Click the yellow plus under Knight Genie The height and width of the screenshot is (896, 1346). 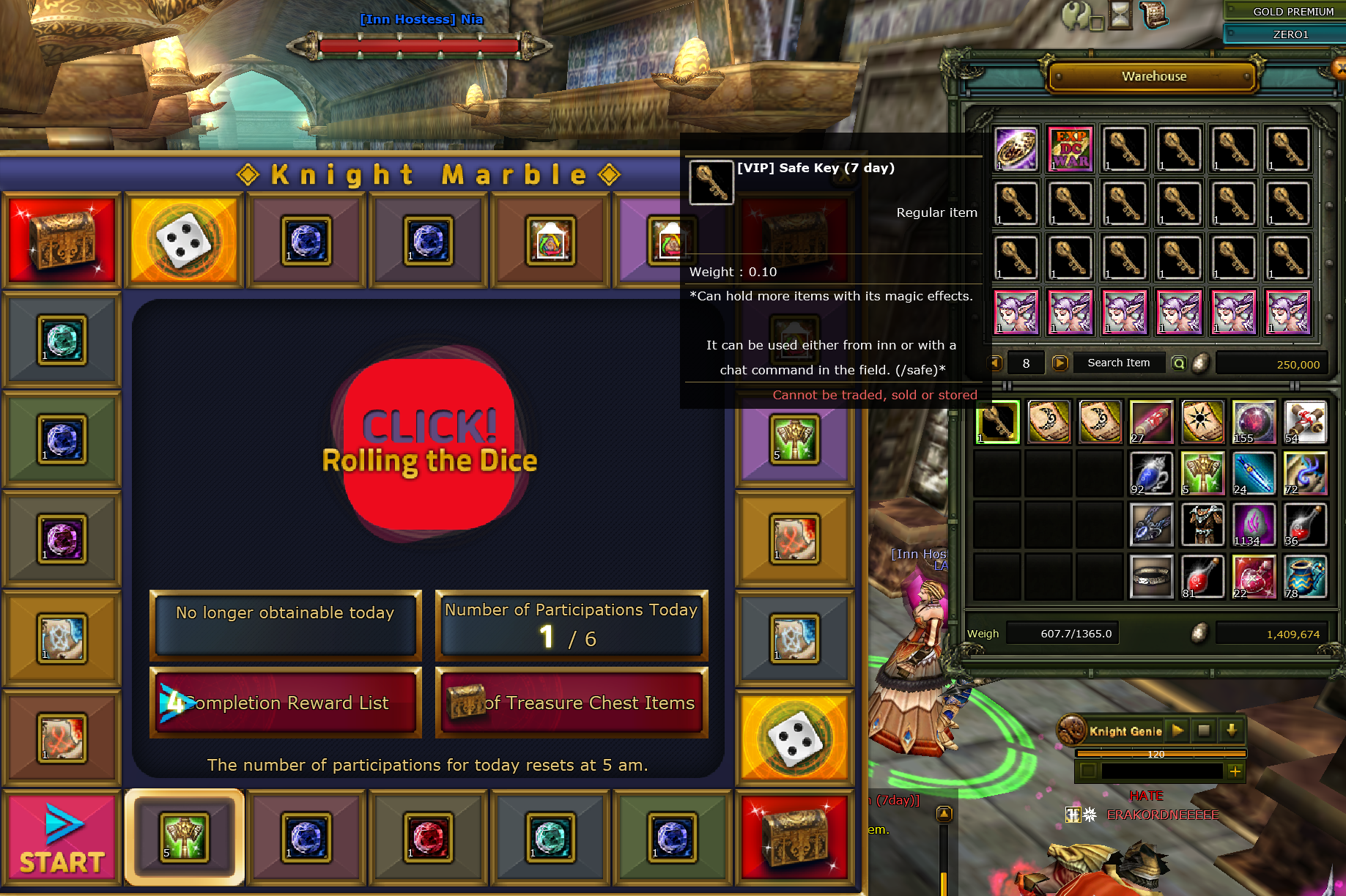[x=1235, y=771]
